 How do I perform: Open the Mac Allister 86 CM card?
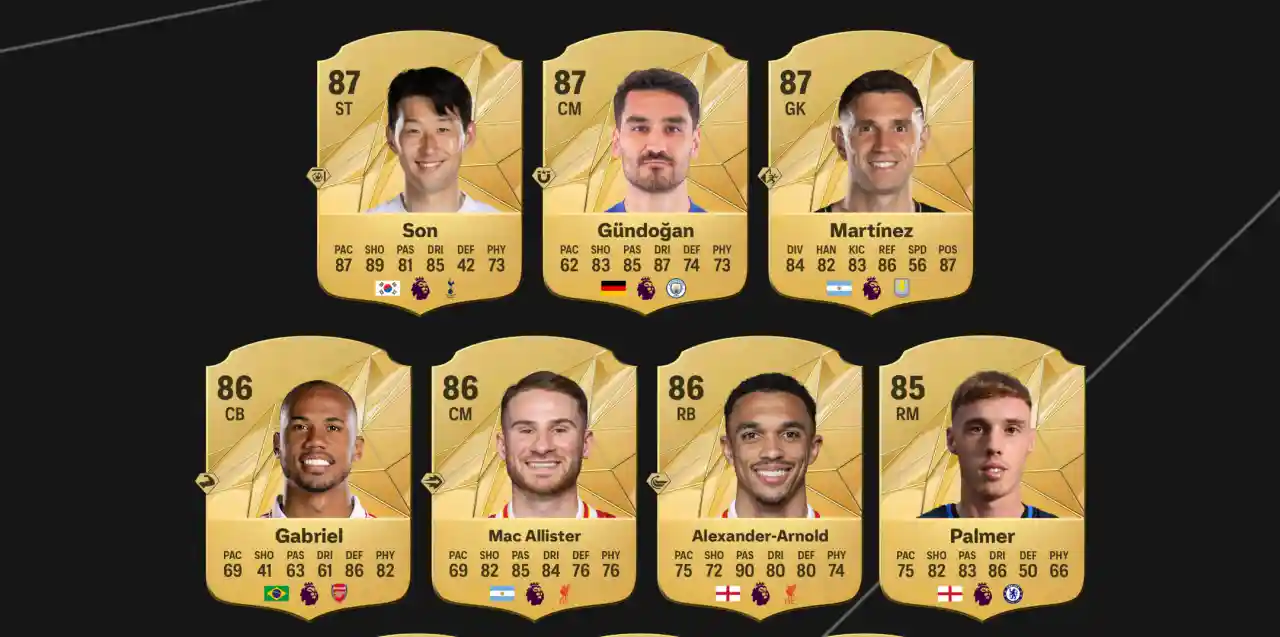(533, 475)
